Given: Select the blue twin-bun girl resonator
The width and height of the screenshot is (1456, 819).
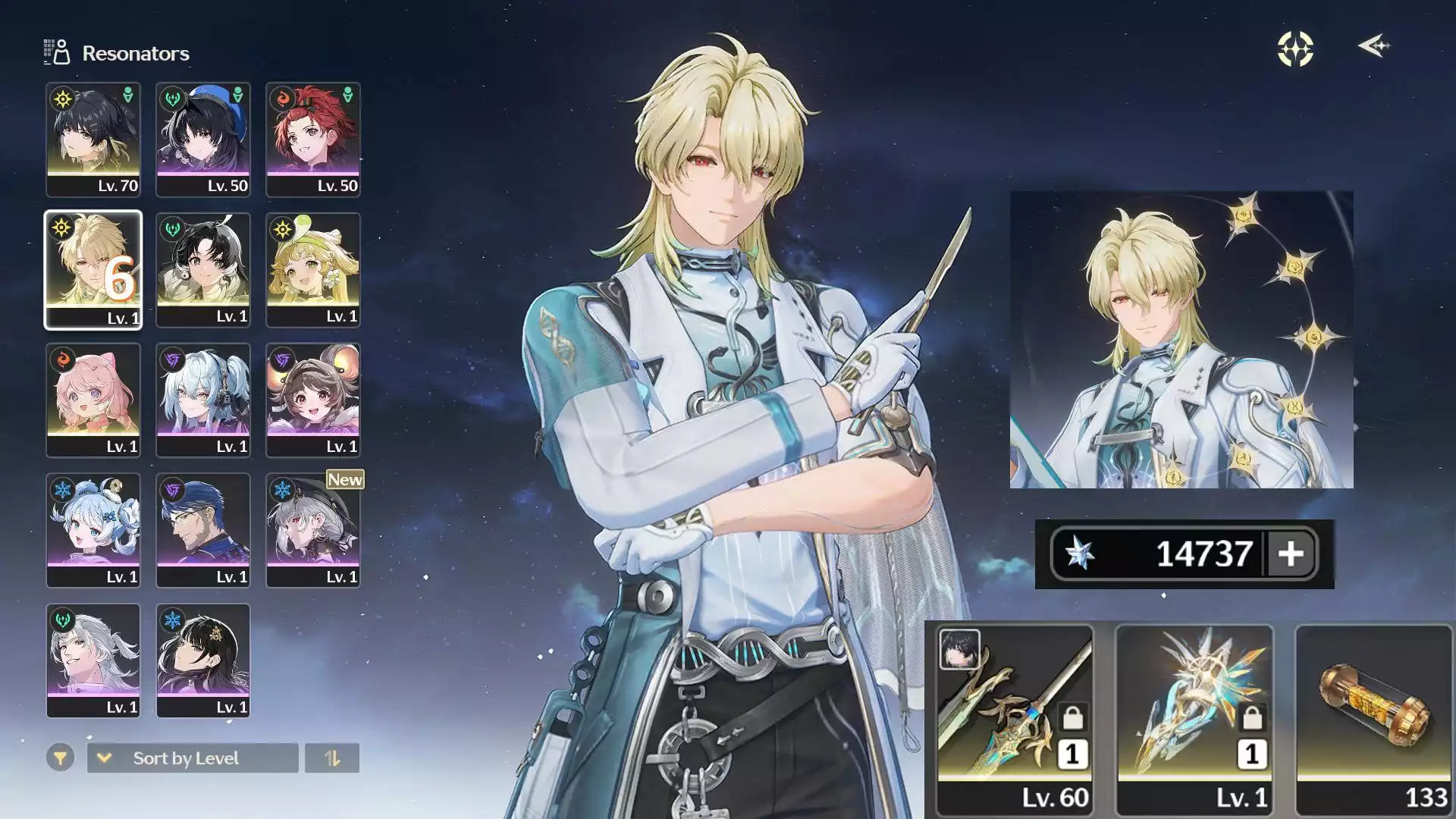Looking at the screenshot, I should 93,531.
